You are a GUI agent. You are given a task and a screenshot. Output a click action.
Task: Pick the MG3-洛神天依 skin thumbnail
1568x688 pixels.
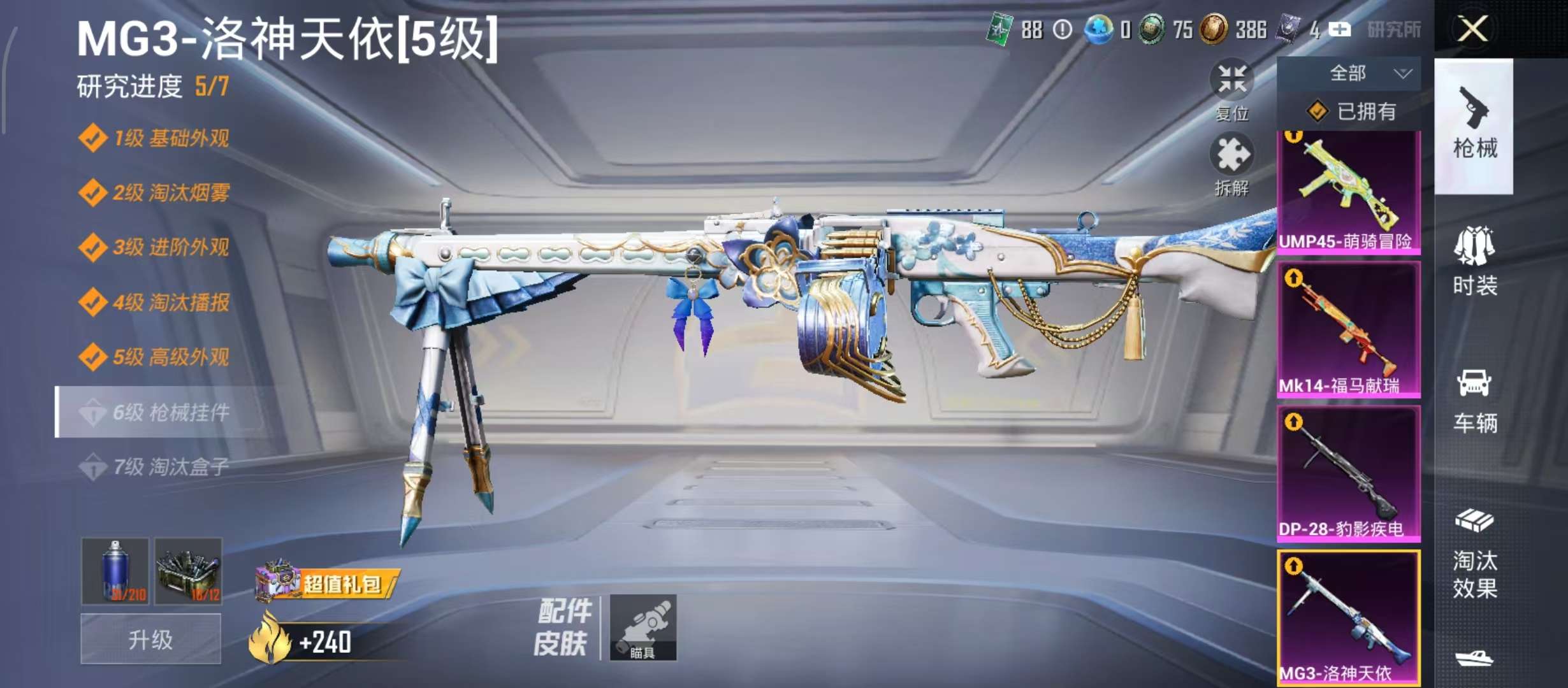point(1349,618)
